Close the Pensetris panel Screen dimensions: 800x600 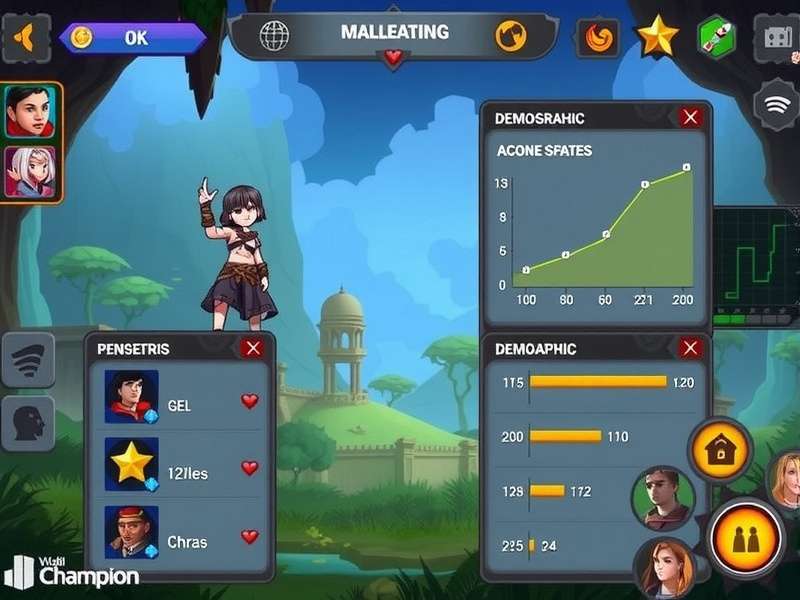point(253,348)
